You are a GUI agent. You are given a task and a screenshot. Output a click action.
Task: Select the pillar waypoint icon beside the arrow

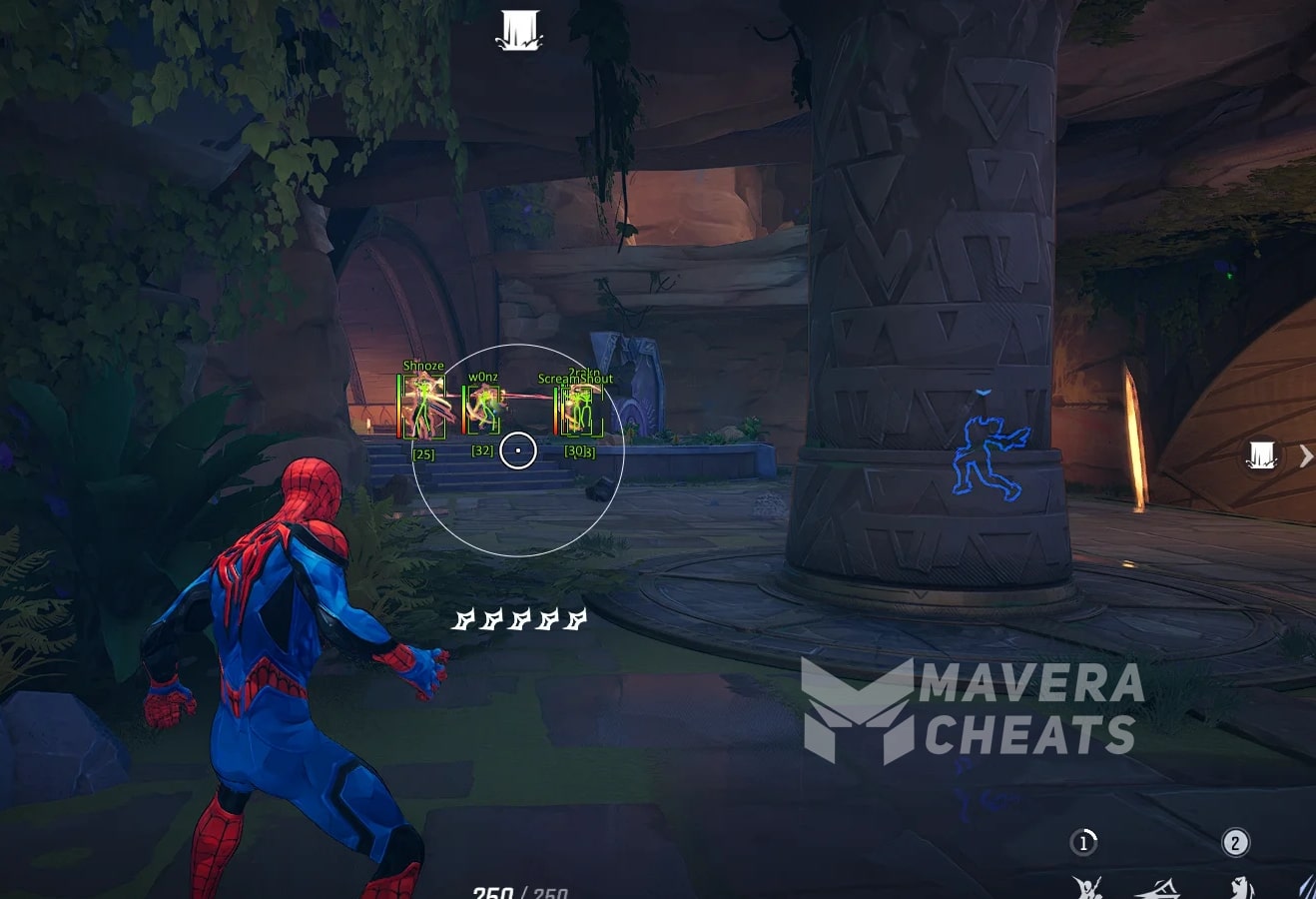click(x=1262, y=456)
